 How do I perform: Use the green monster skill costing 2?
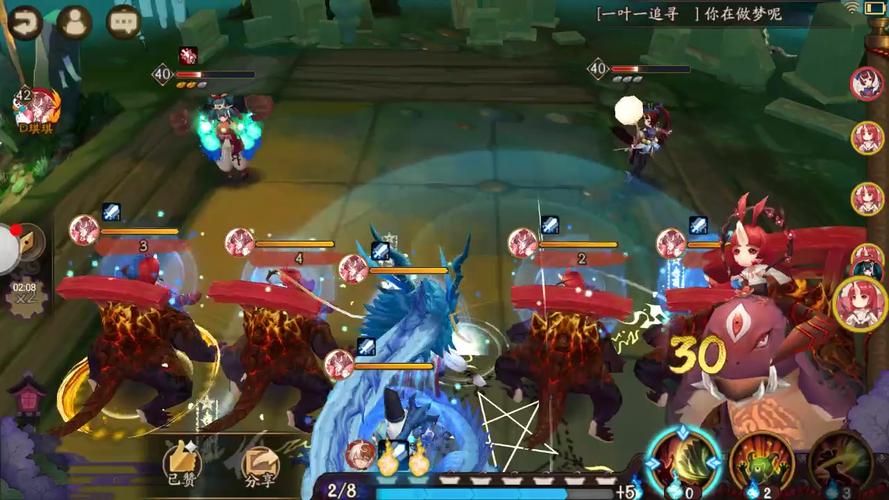click(762, 460)
